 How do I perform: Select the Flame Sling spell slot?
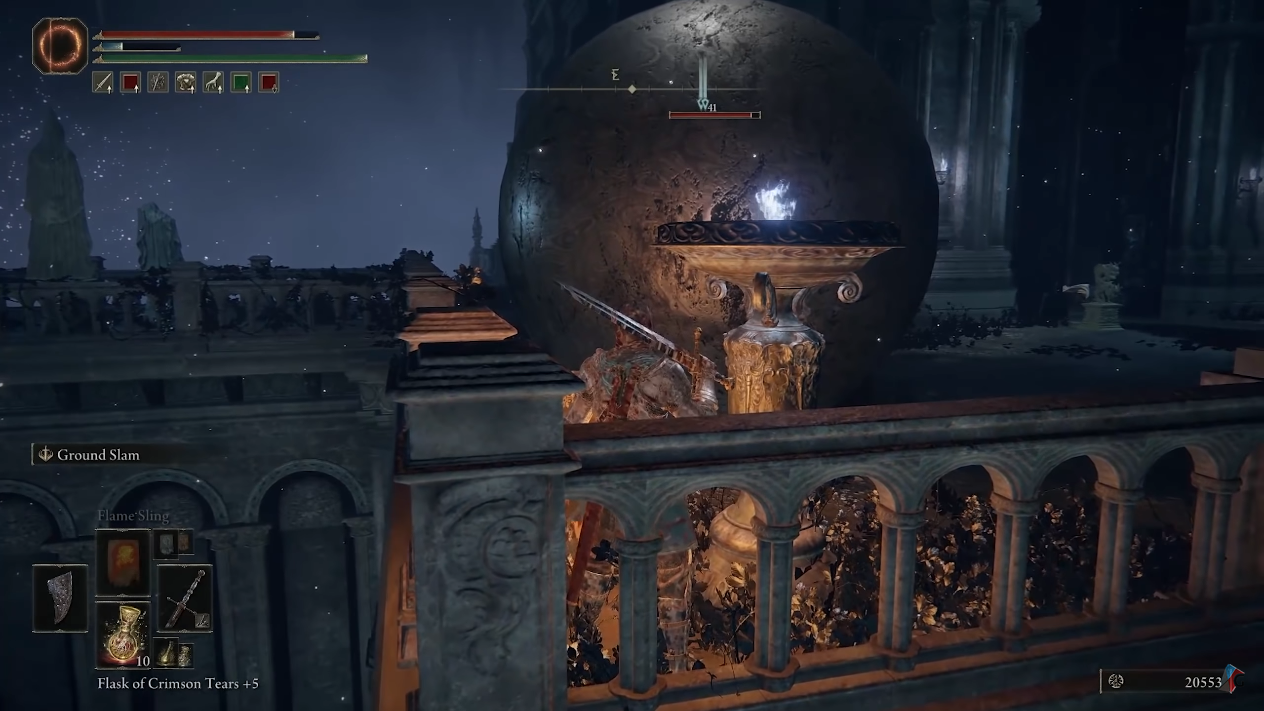[x=122, y=562]
